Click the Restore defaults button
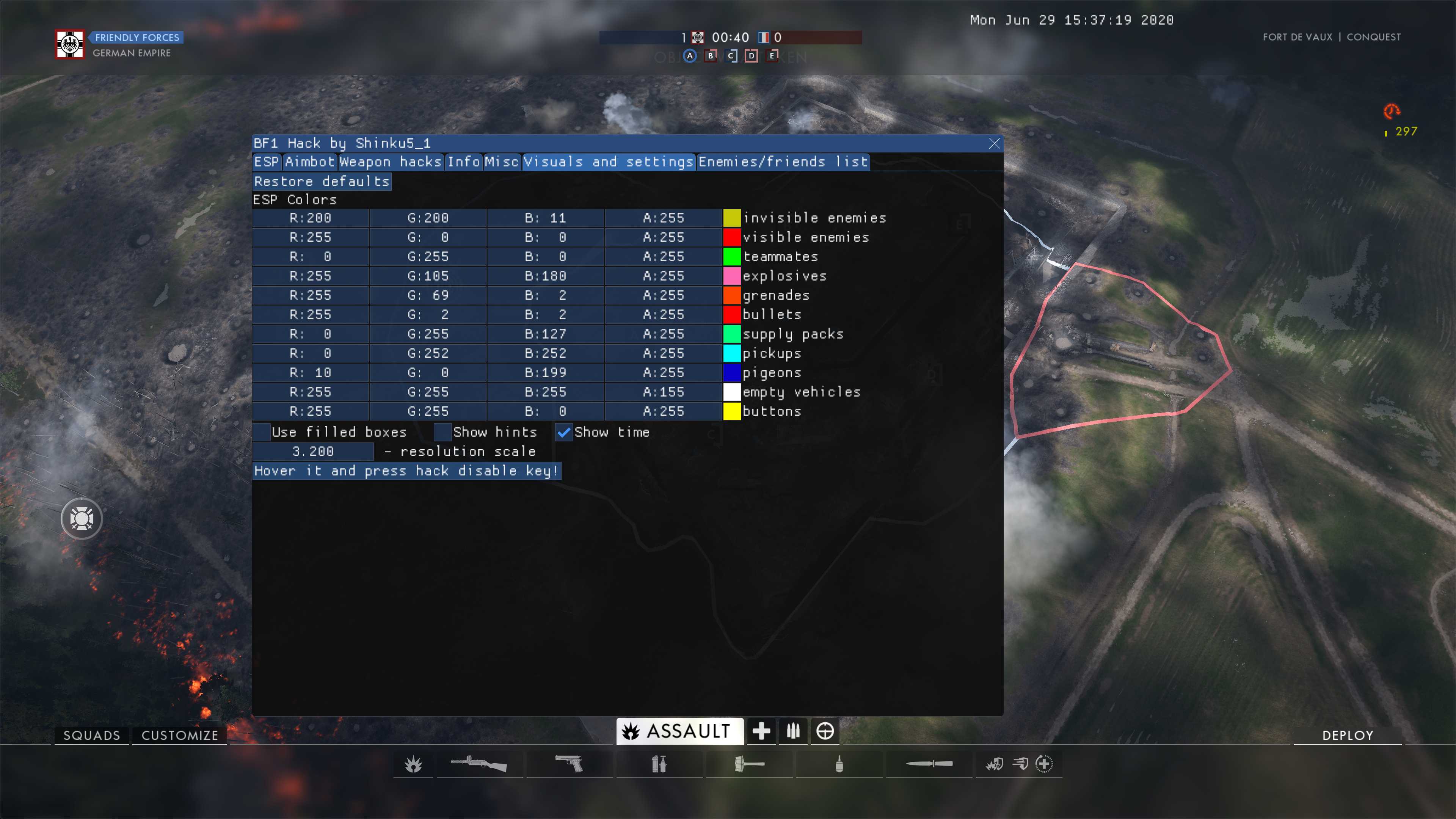This screenshot has height=819, width=1456. 322,182
